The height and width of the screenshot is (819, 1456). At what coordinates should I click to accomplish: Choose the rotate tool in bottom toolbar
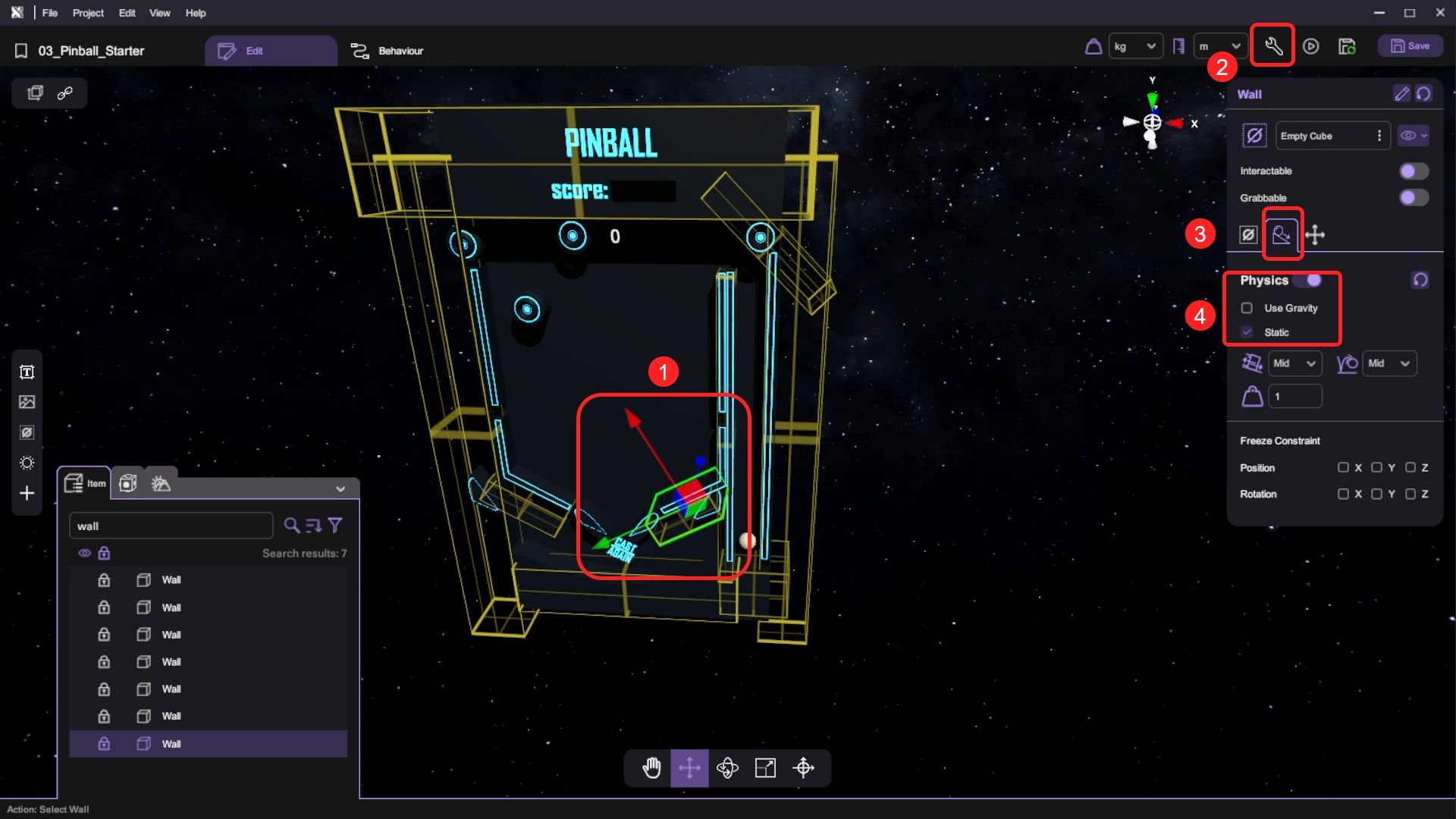[727, 768]
